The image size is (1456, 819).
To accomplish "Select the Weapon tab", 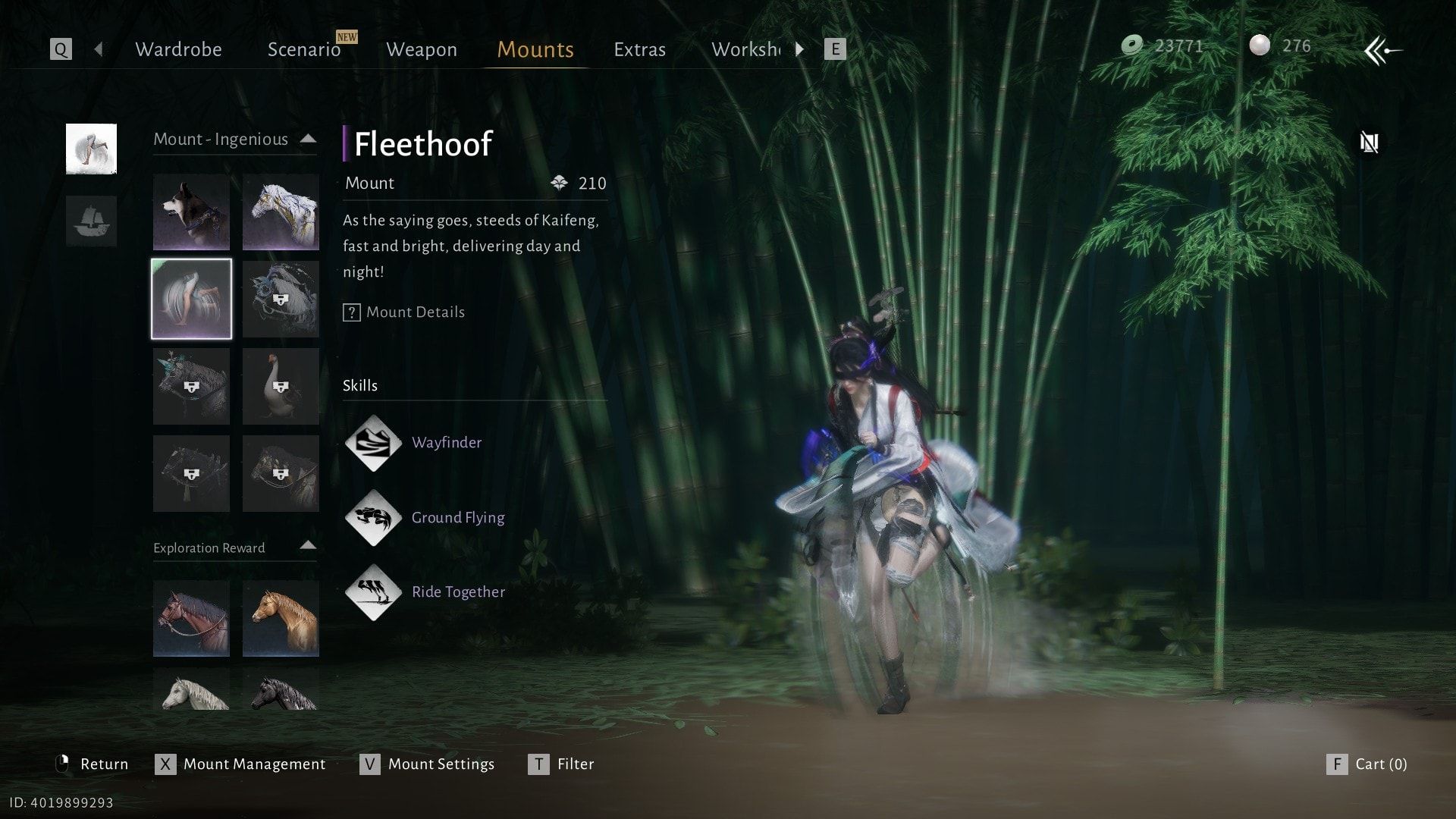I will [422, 49].
